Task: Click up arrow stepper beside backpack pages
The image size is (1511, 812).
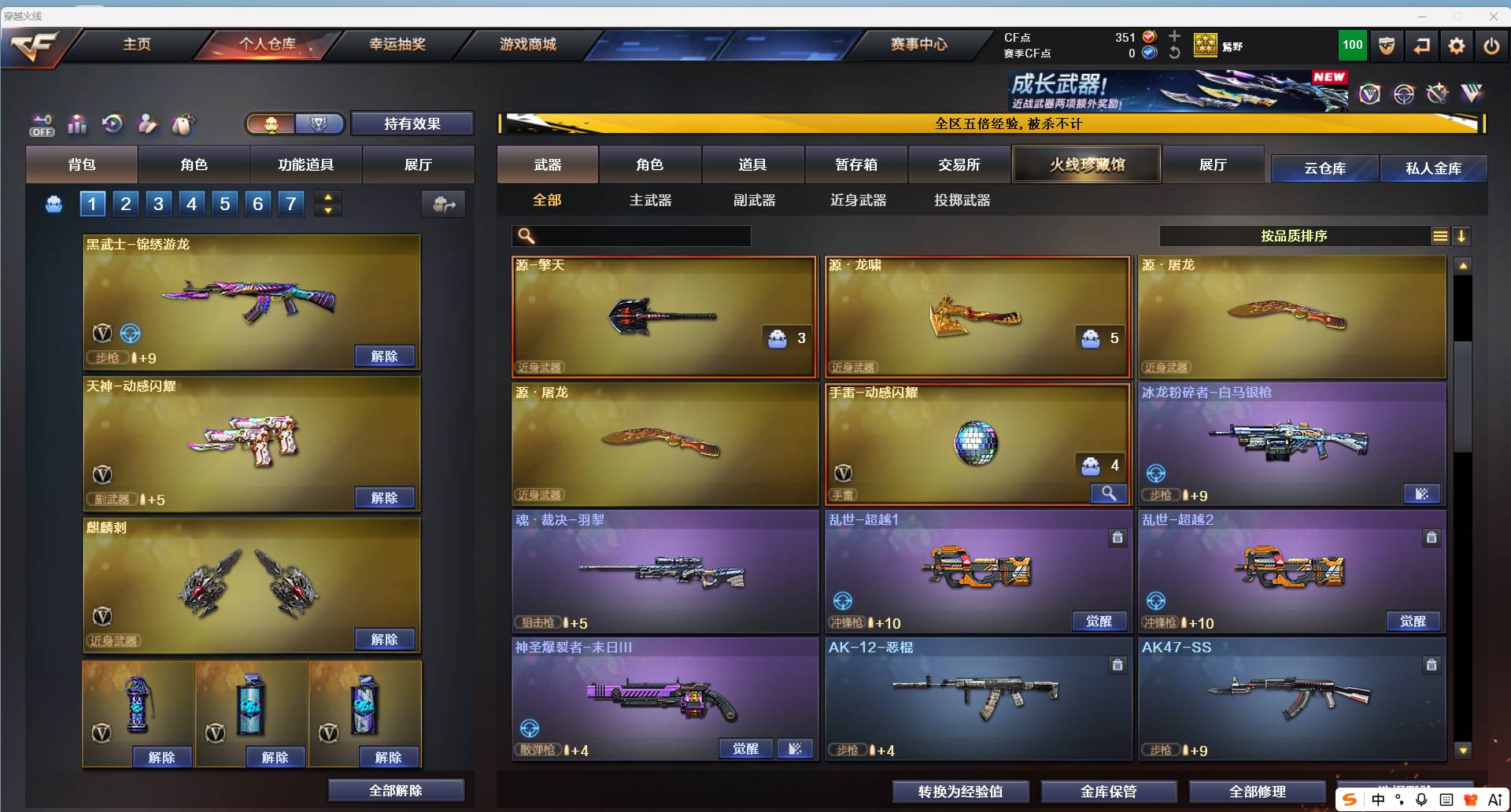Action: [327, 197]
